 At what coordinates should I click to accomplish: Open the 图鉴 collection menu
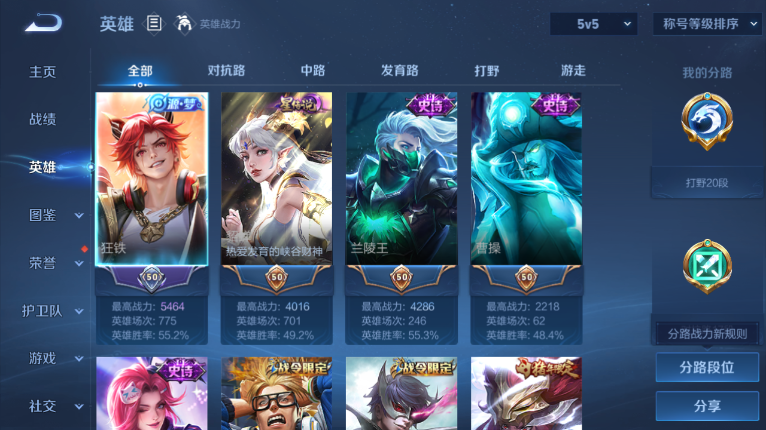coord(43,215)
